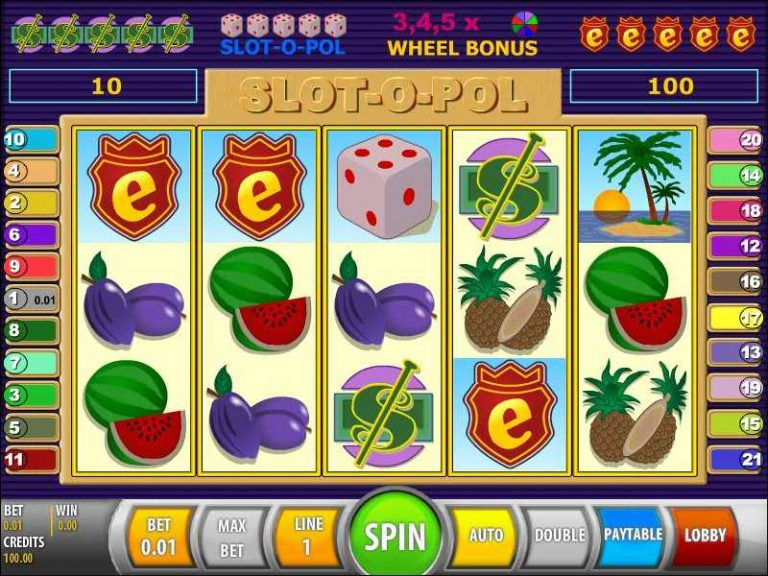Pick payline marker 17
The image size is (768, 576).
pyautogui.click(x=736, y=319)
